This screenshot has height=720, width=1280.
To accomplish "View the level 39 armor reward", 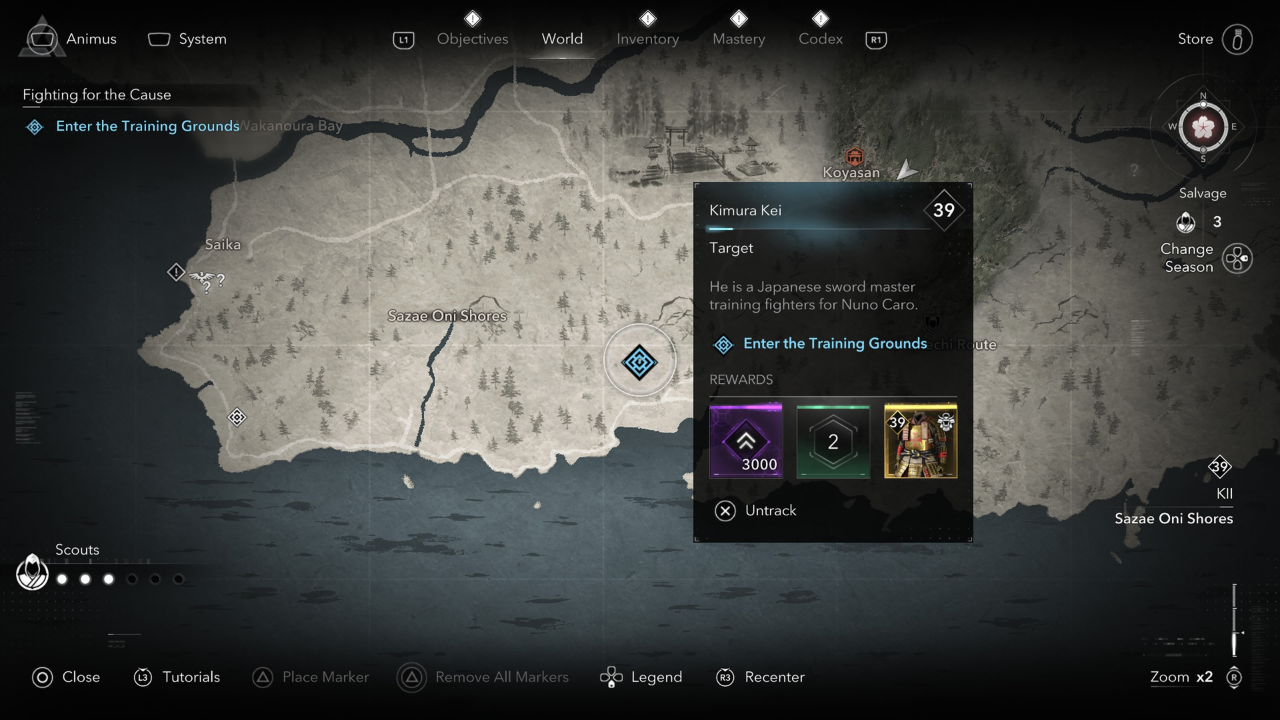I will coord(920,441).
